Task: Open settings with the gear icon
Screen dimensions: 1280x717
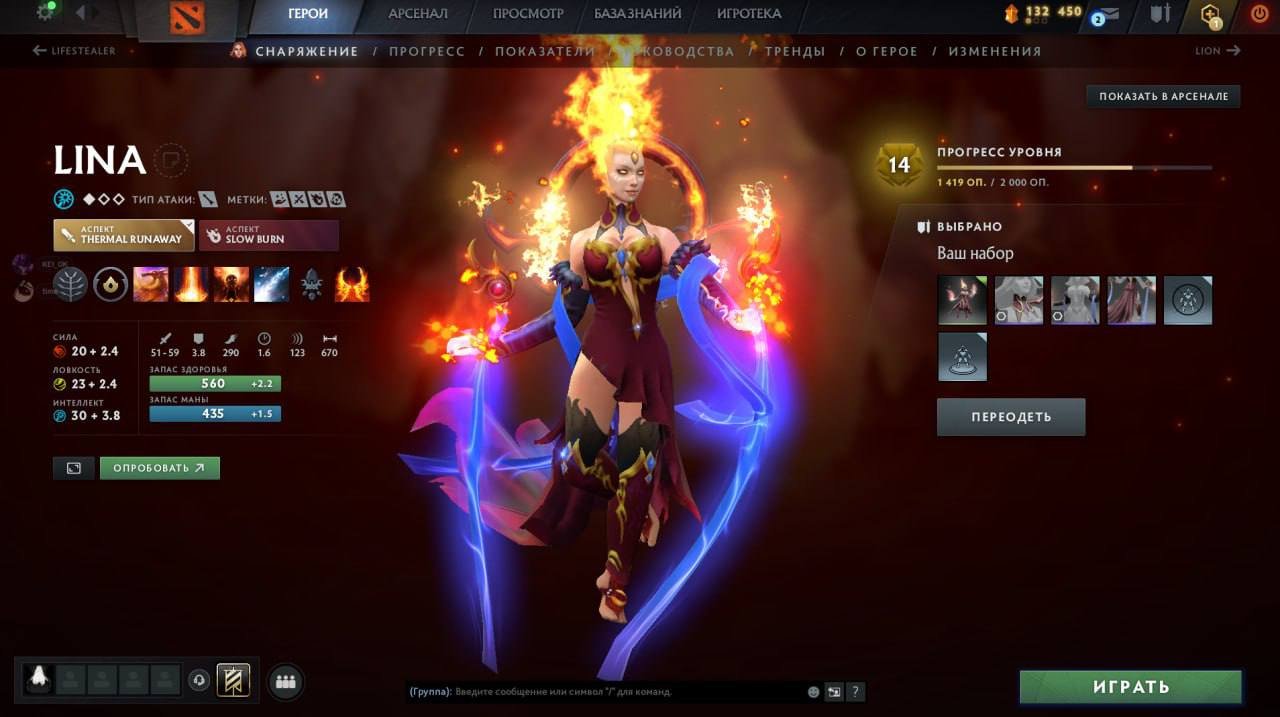Action: point(45,13)
